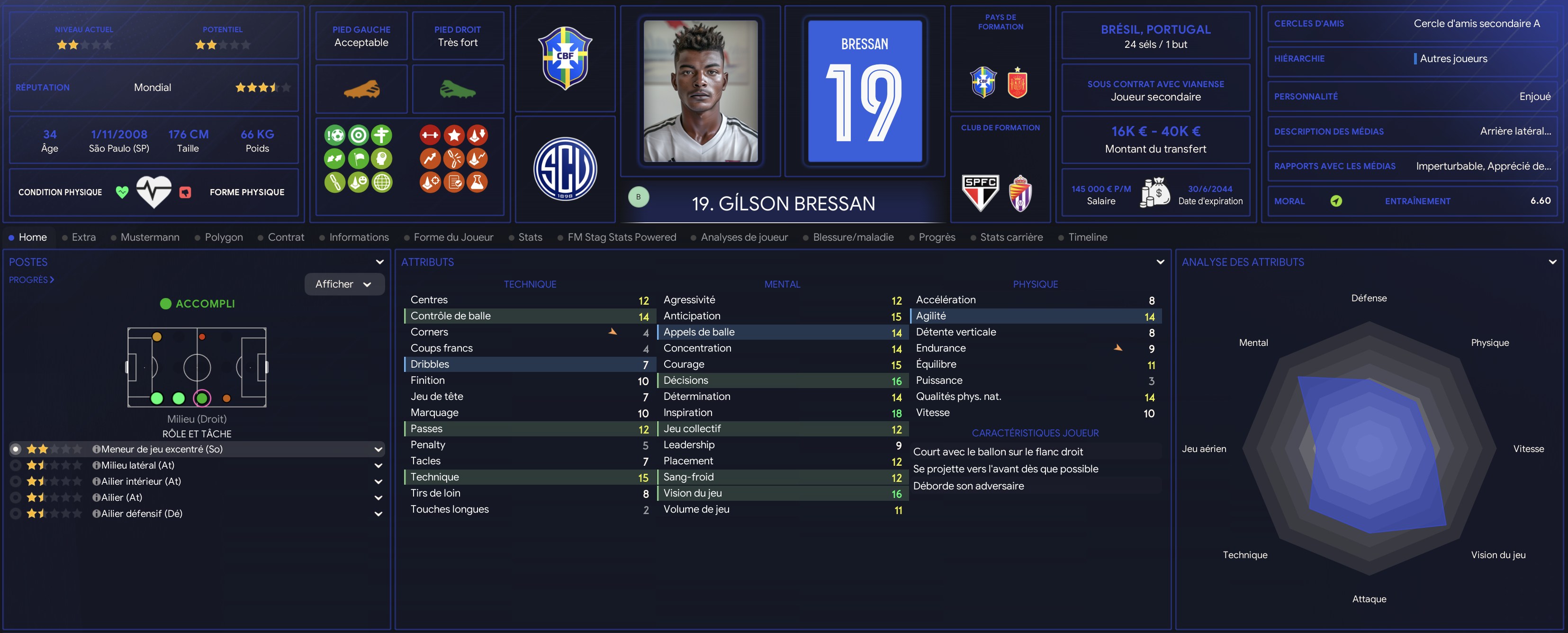Open the Contrat tab

click(286, 237)
